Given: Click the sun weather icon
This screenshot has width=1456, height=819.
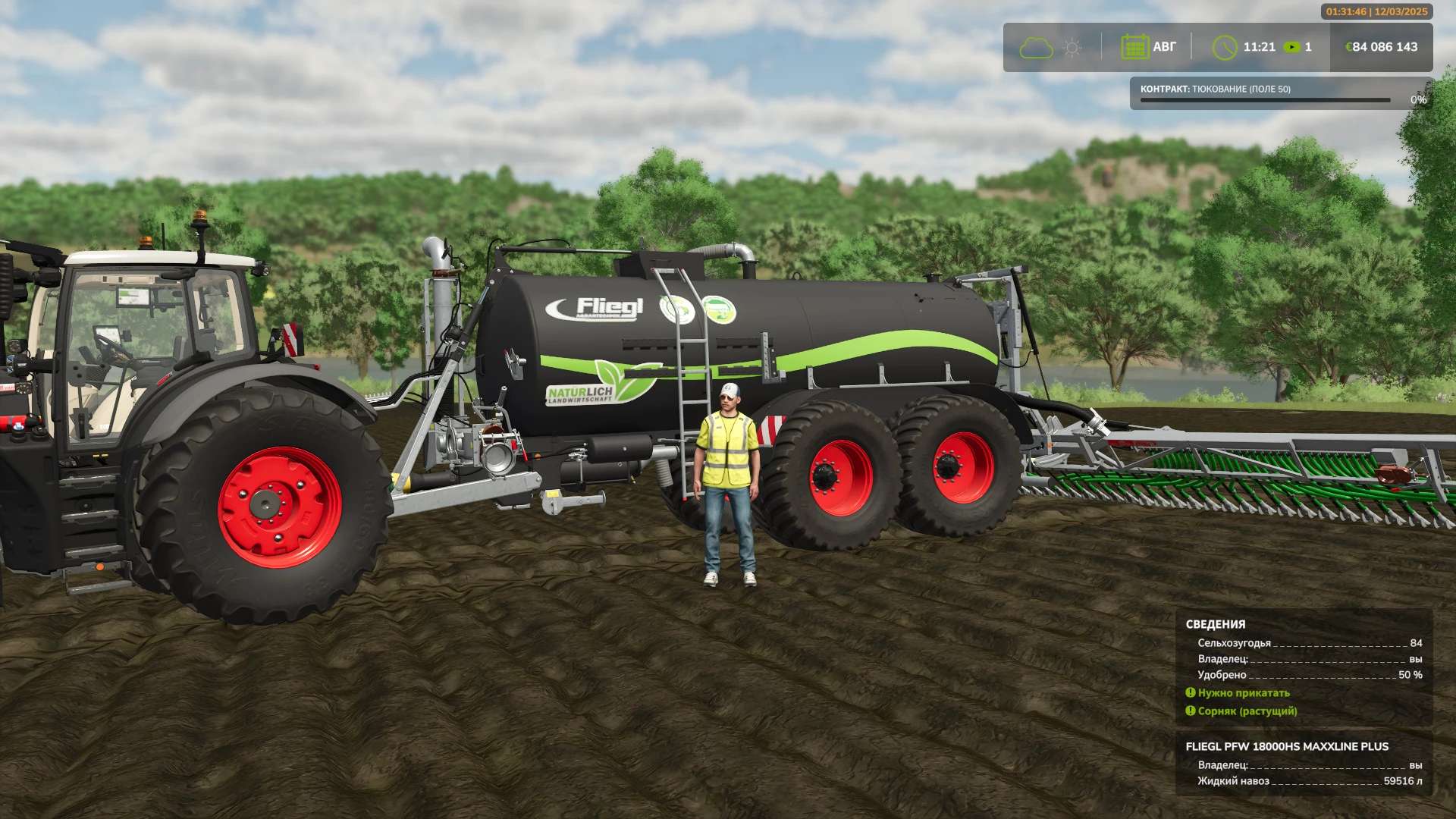Looking at the screenshot, I should click(1072, 47).
